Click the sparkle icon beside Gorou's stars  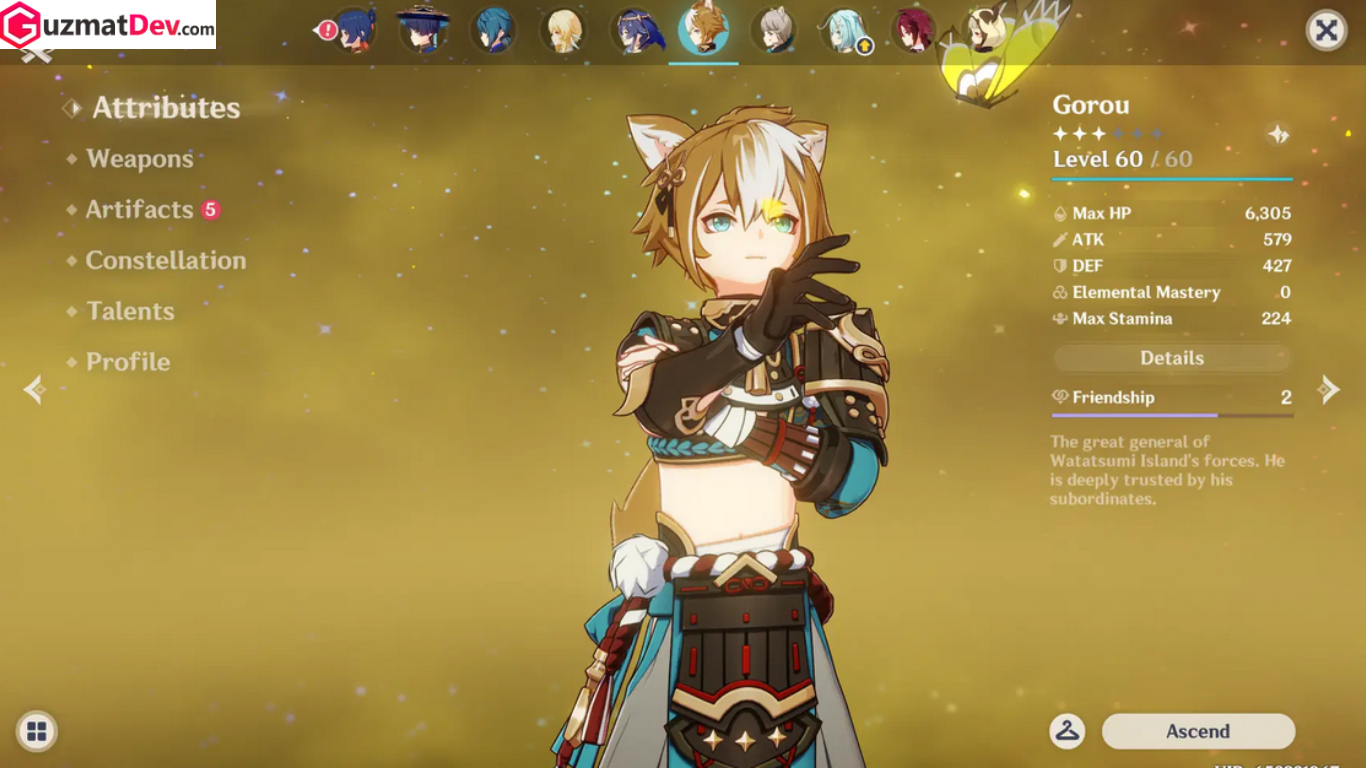coord(1277,134)
